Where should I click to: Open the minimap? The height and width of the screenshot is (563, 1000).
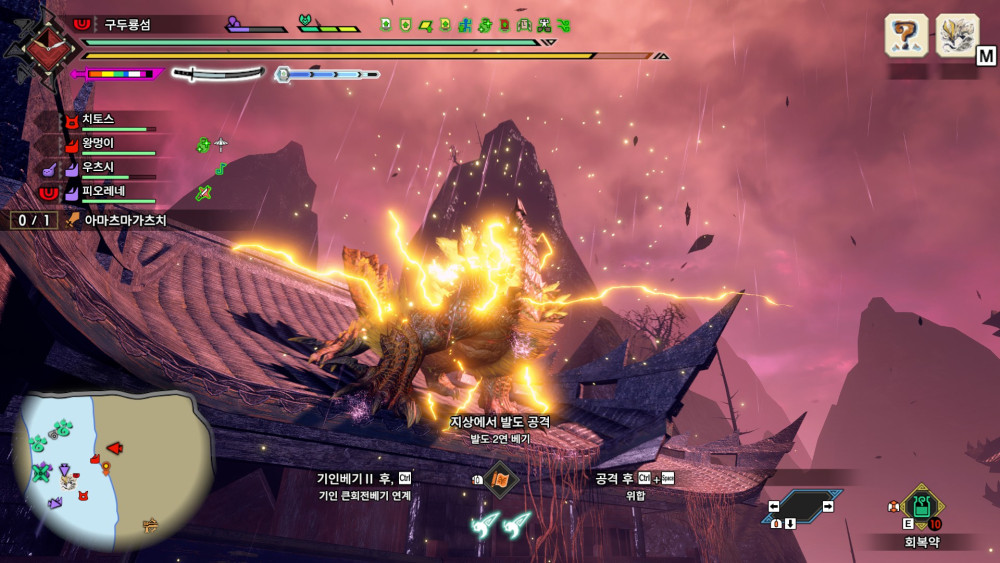point(108,466)
